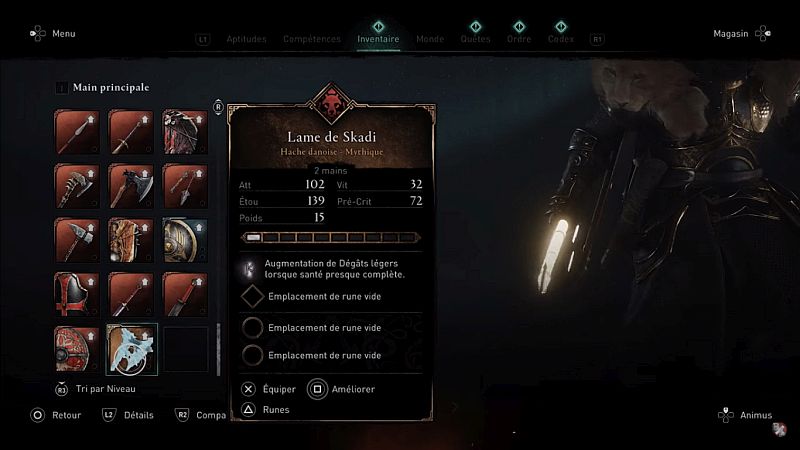
Task: Equip the Lame de Skadi with Équiper
Action: pyautogui.click(x=279, y=389)
